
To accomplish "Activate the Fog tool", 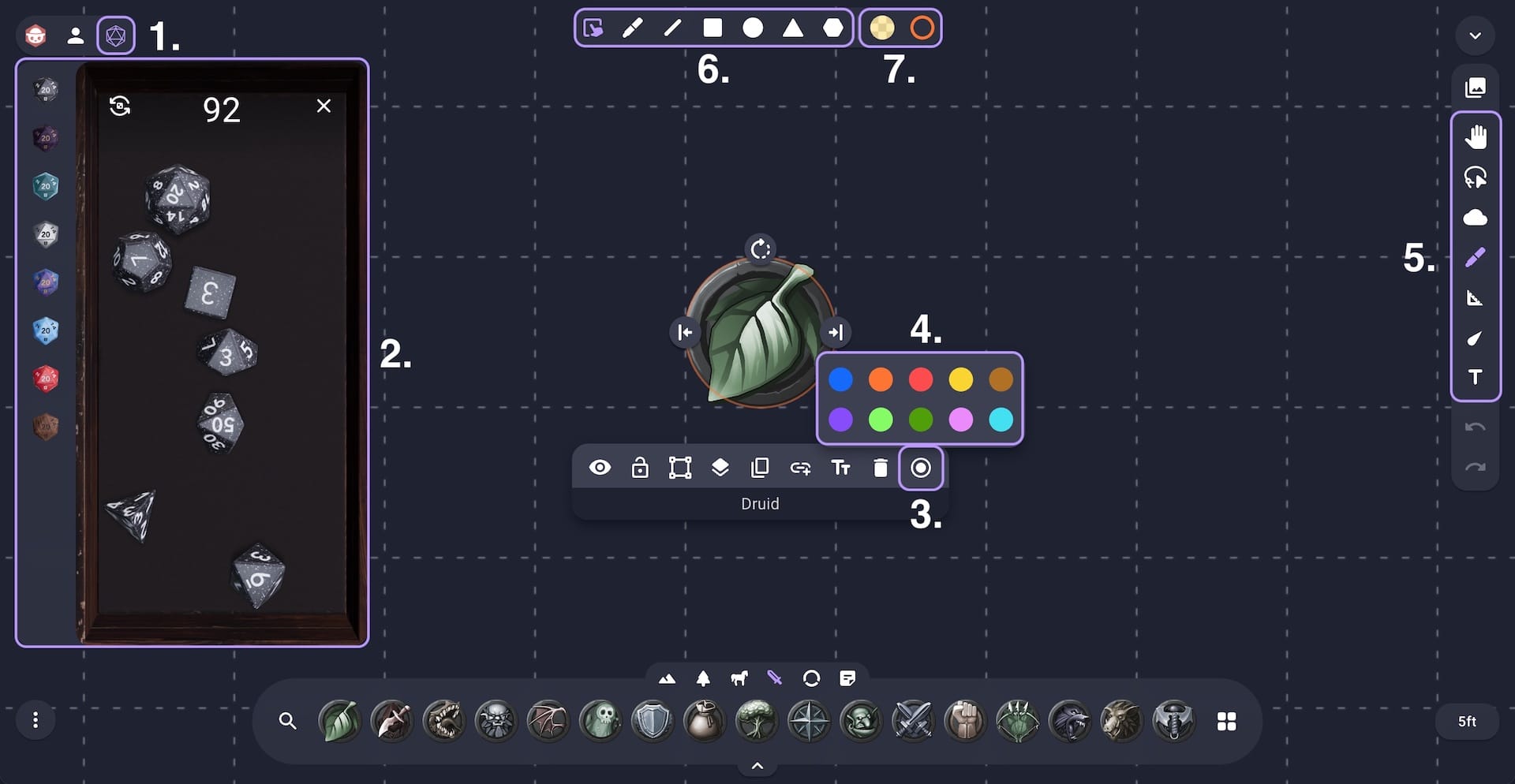I will tap(1475, 218).
